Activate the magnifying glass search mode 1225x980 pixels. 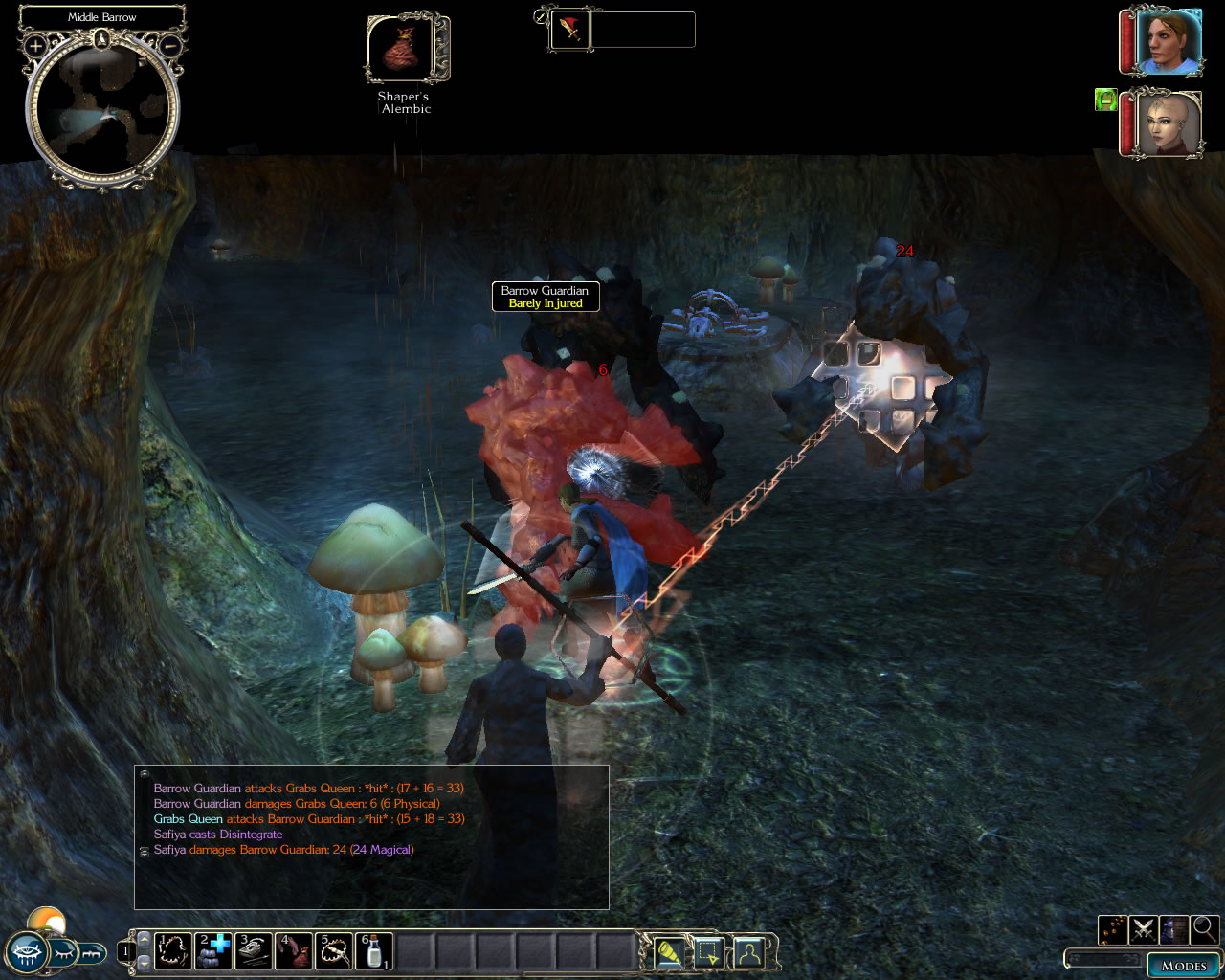coord(1204,928)
